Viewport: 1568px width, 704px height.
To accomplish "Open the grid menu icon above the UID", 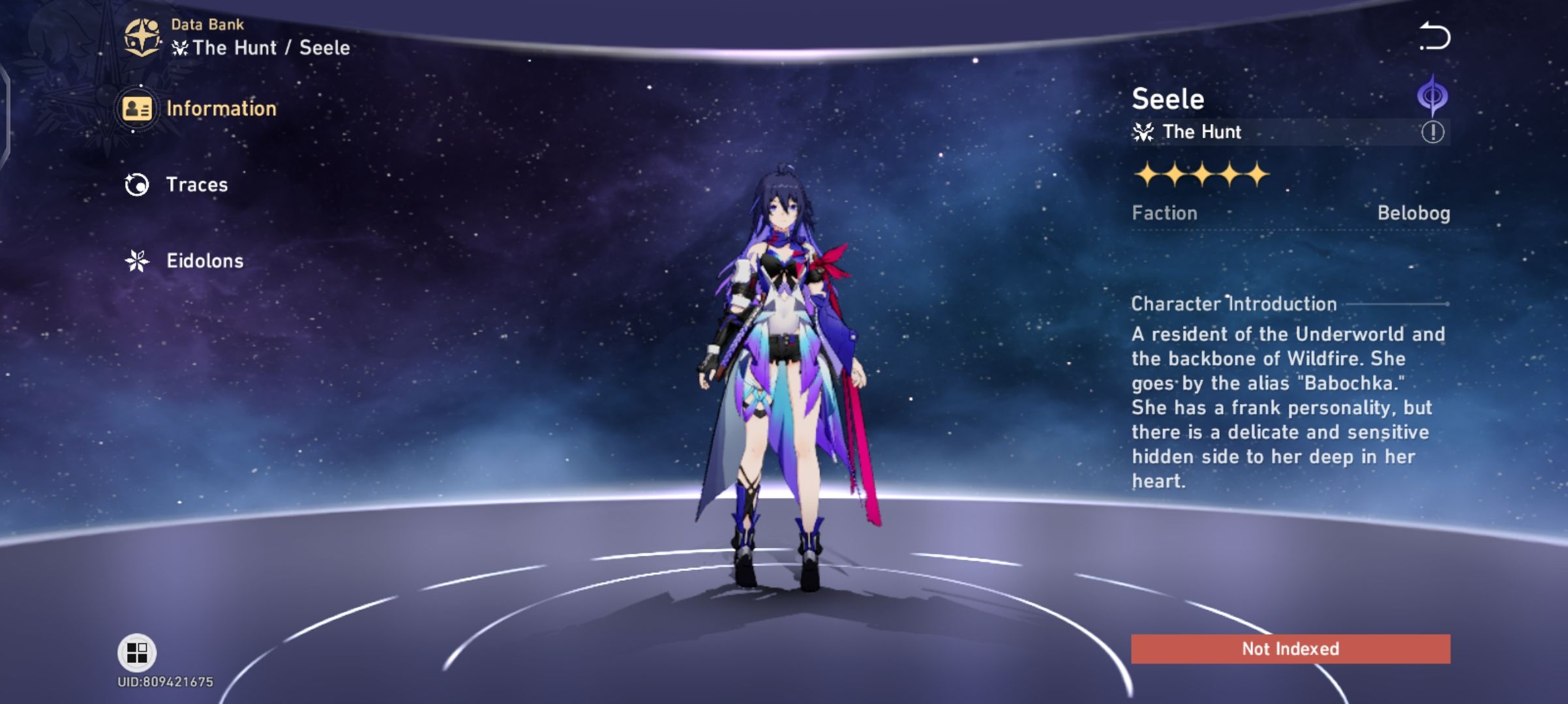I will pyautogui.click(x=139, y=652).
